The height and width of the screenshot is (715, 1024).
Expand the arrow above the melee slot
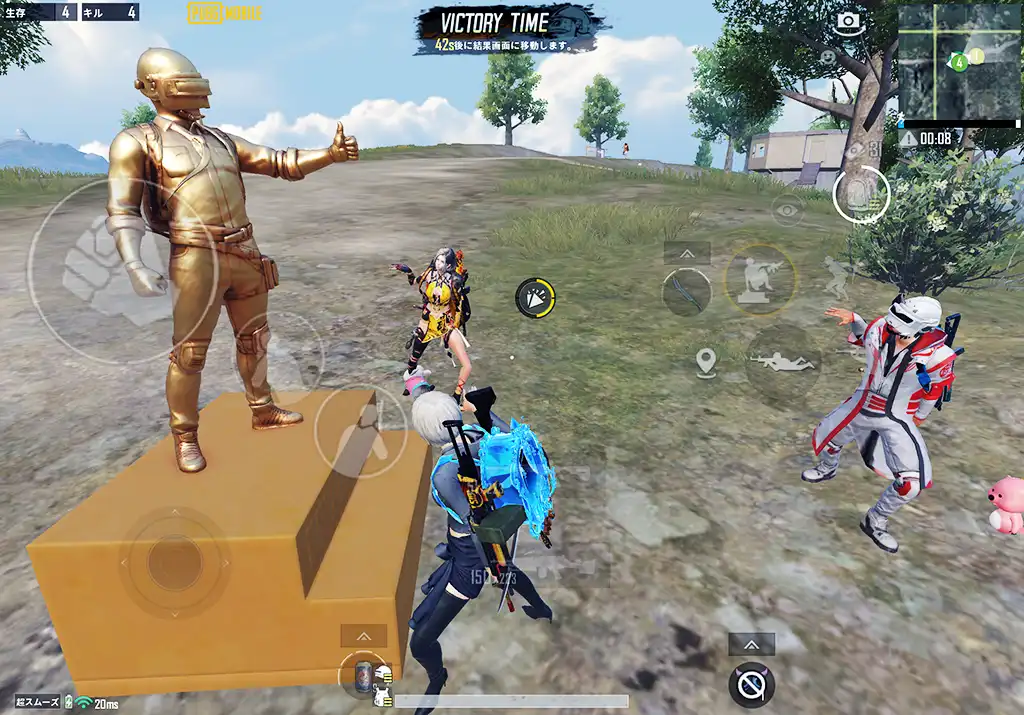(x=687, y=253)
